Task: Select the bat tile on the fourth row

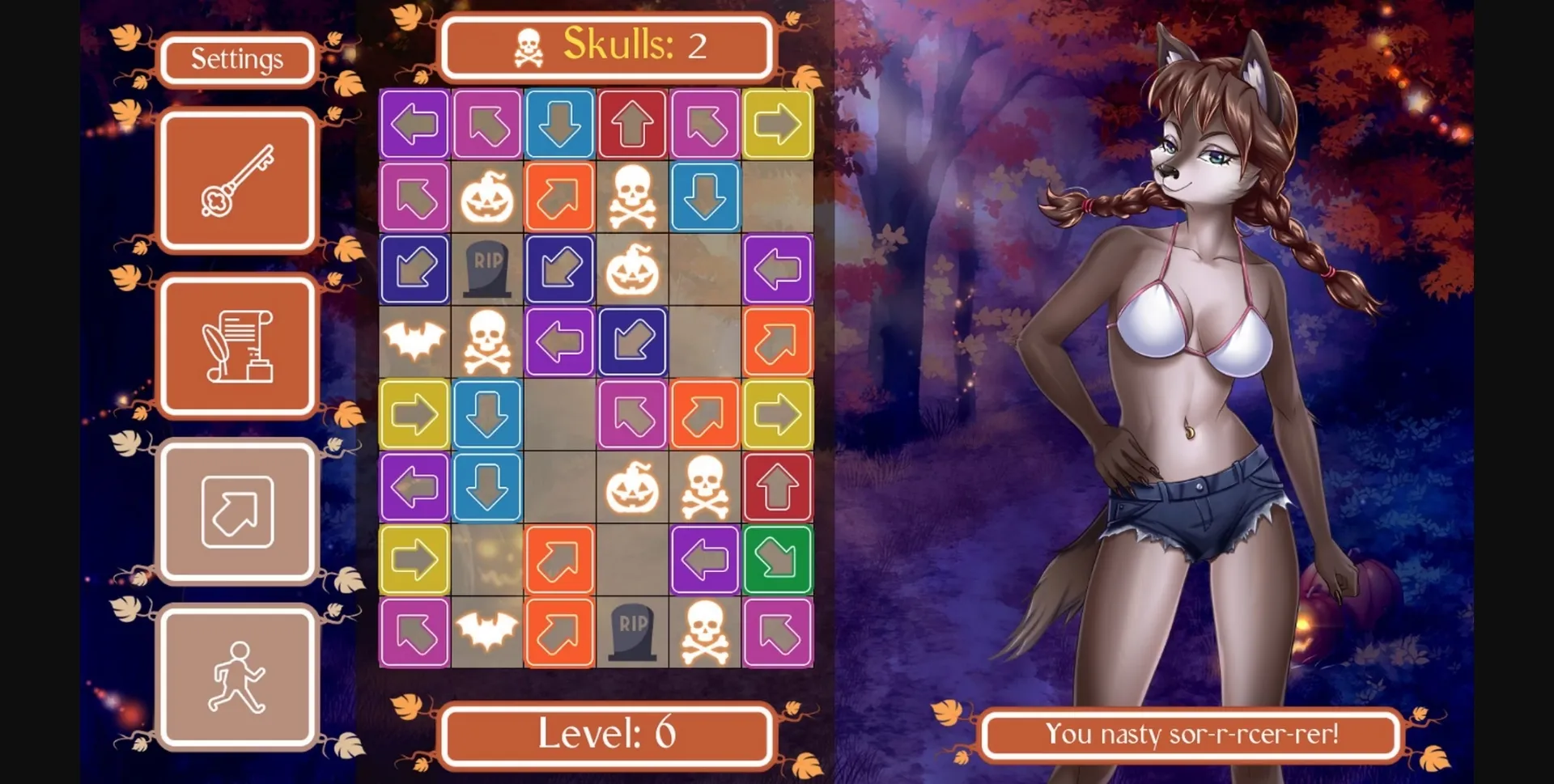Action: coord(414,342)
